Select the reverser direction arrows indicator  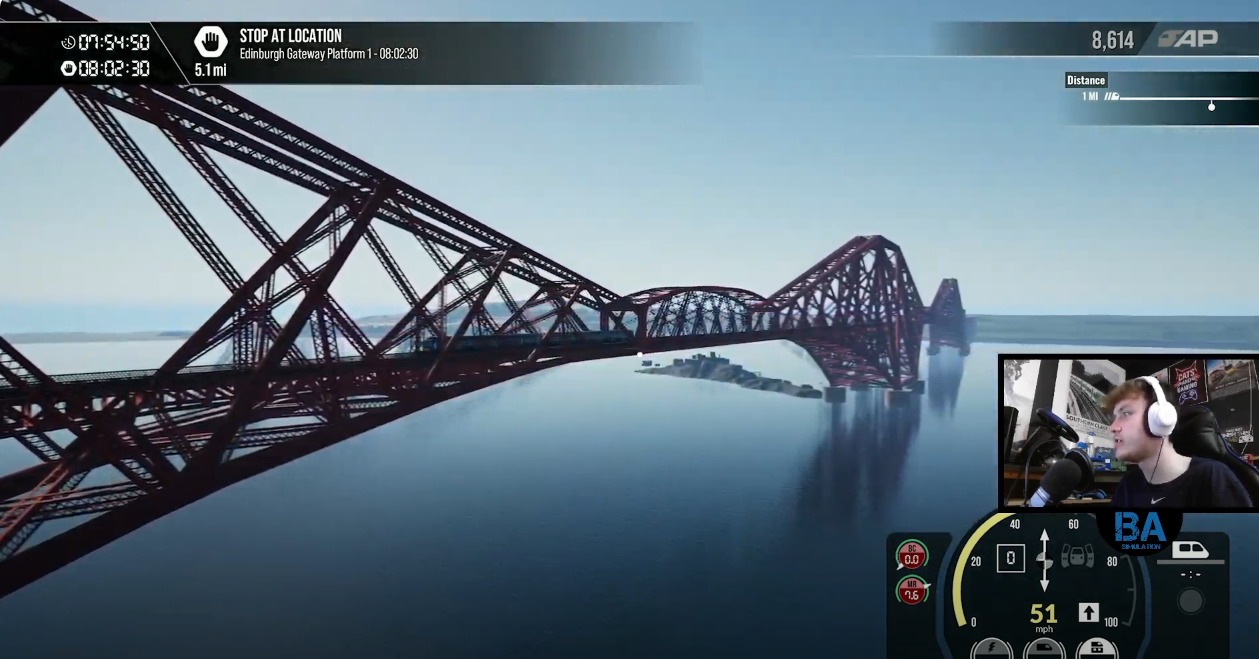coord(1045,559)
